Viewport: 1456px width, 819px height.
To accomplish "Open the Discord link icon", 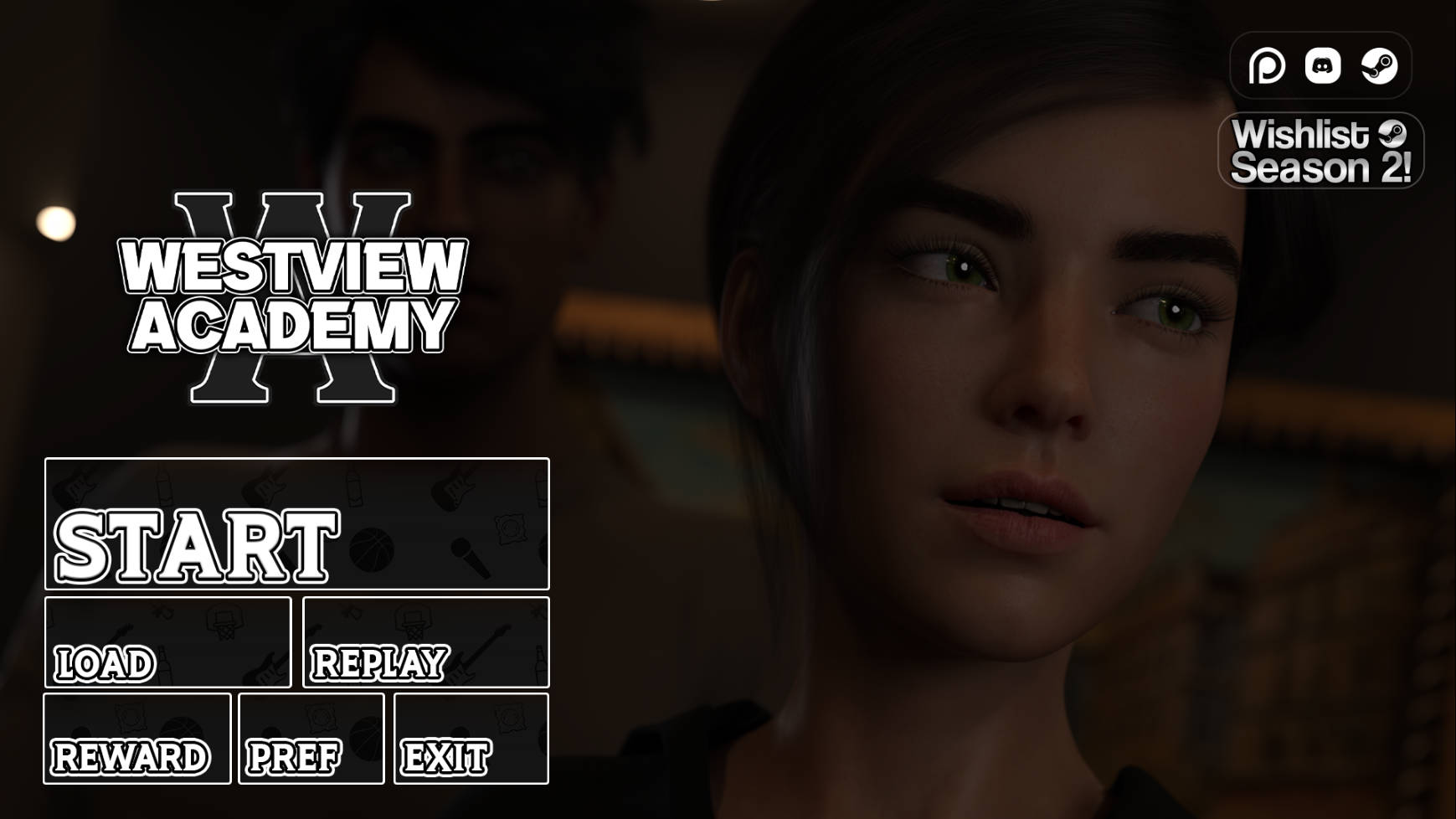I will [1323, 65].
